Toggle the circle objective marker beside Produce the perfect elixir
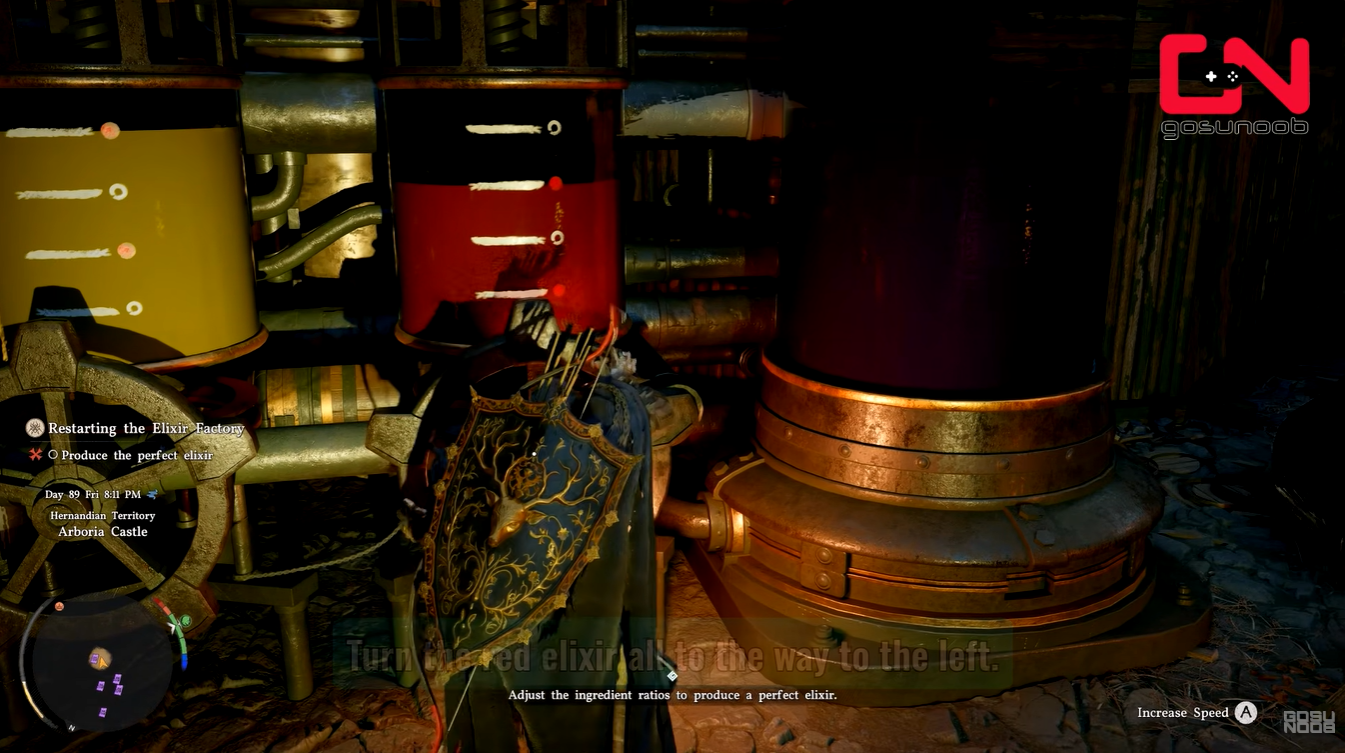This screenshot has width=1345, height=753. pos(52,455)
